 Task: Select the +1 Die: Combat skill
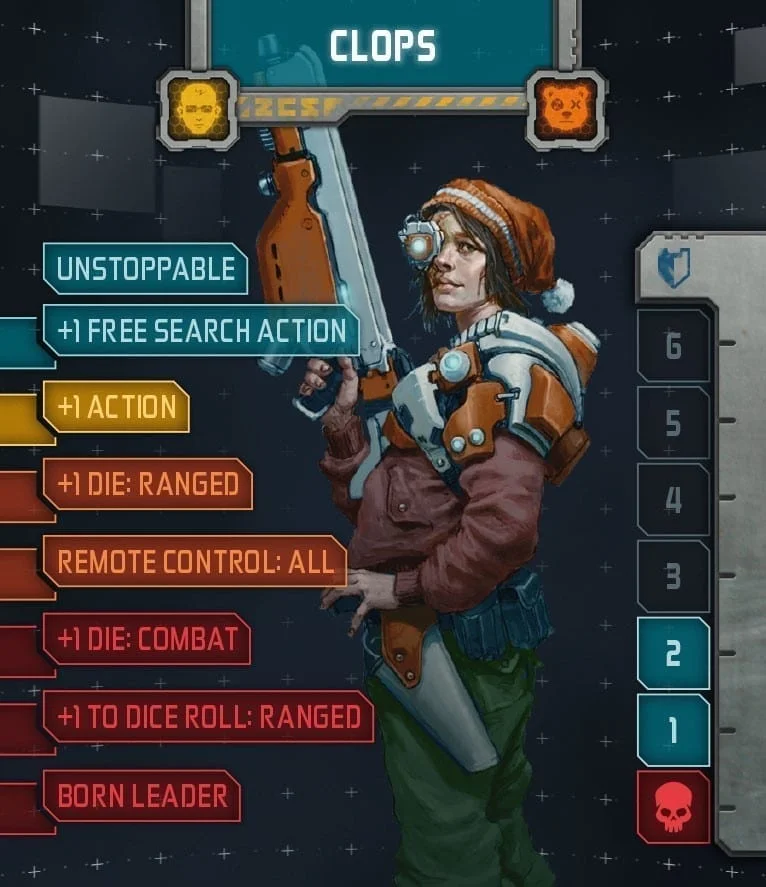click(146, 639)
